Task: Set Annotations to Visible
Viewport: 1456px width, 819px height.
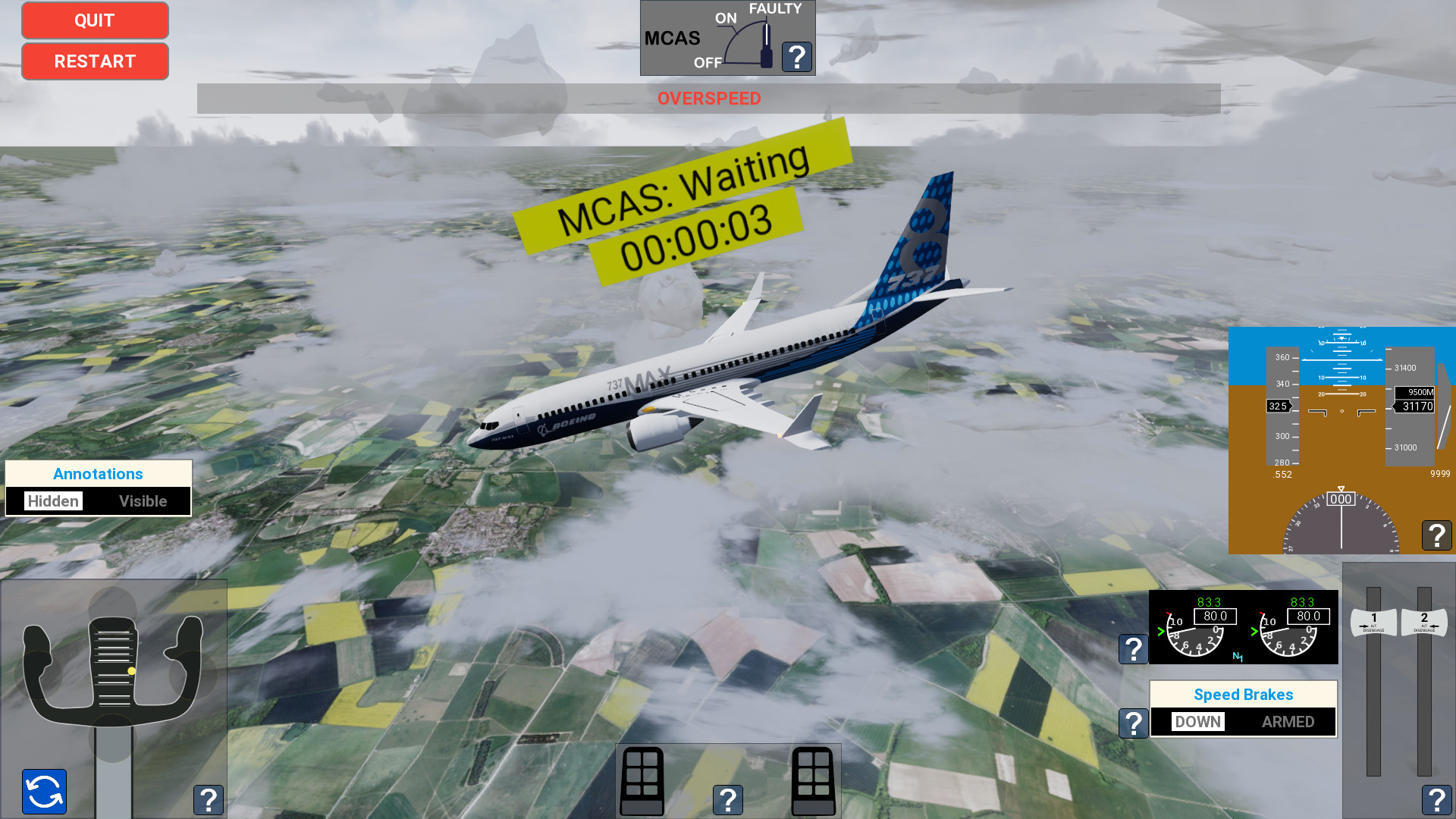Action: coord(143,500)
